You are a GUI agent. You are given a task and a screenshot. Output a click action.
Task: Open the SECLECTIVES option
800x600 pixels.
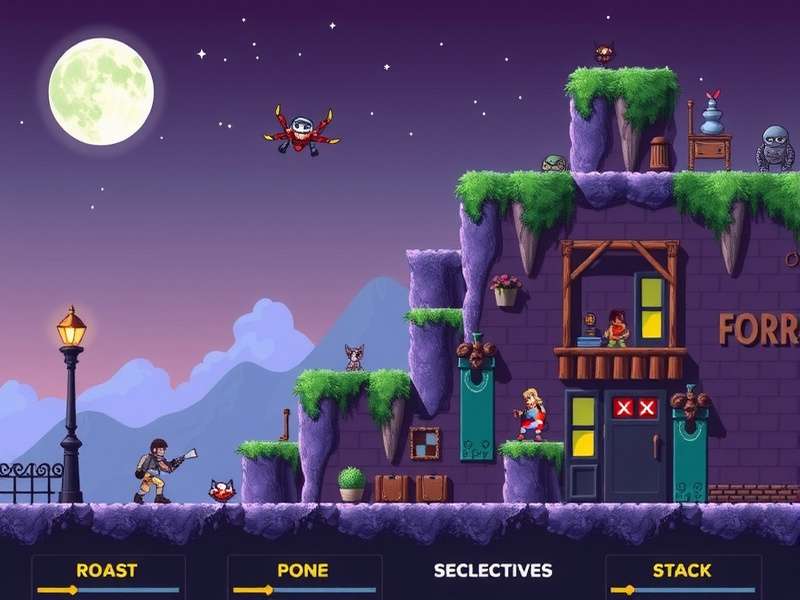pyautogui.click(x=492, y=571)
